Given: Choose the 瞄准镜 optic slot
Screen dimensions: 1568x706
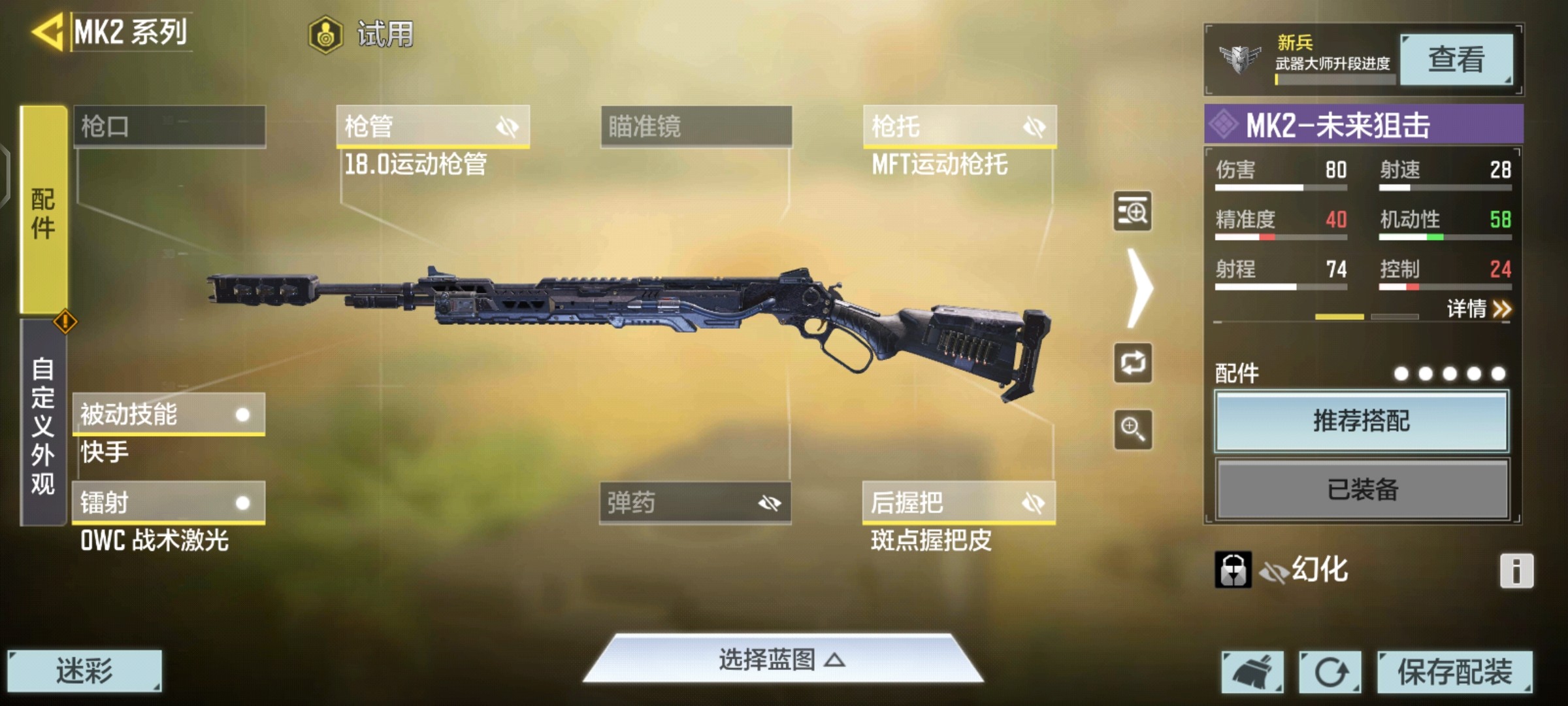Looking at the screenshot, I should coord(696,126).
